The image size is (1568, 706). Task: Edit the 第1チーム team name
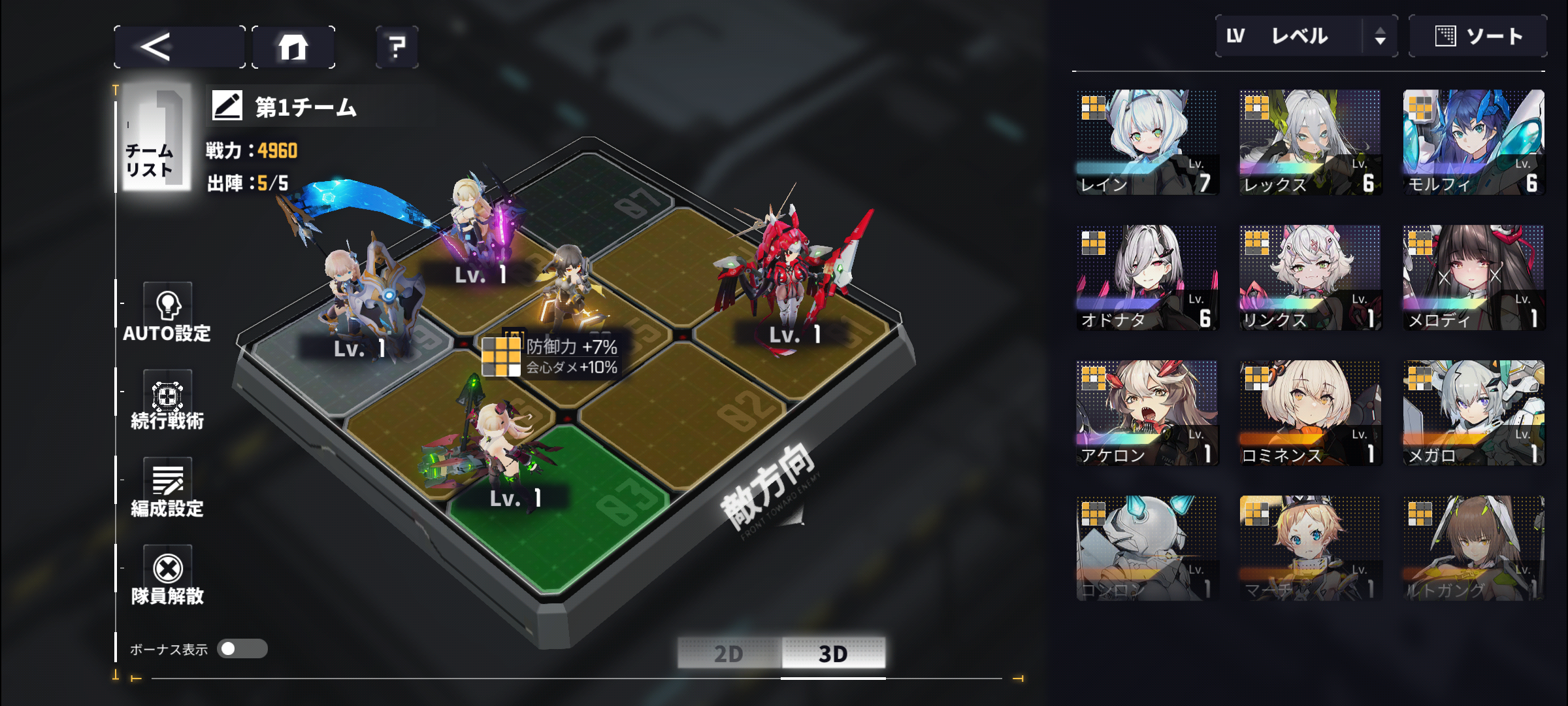(x=227, y=106)
